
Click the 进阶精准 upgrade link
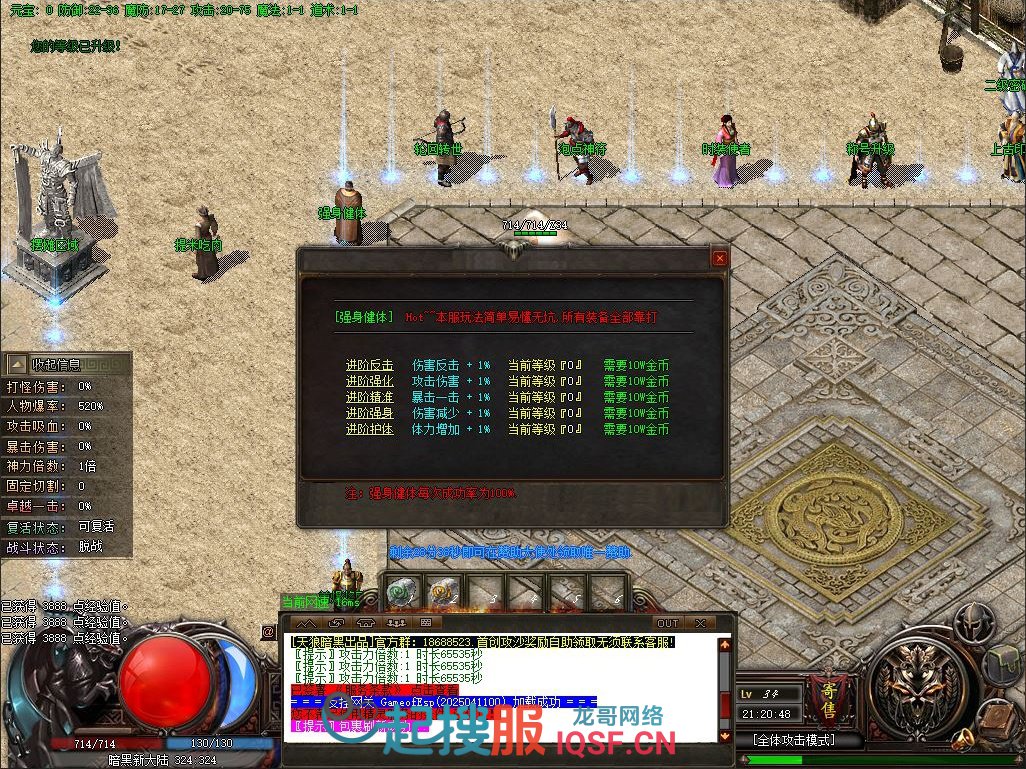369,397
